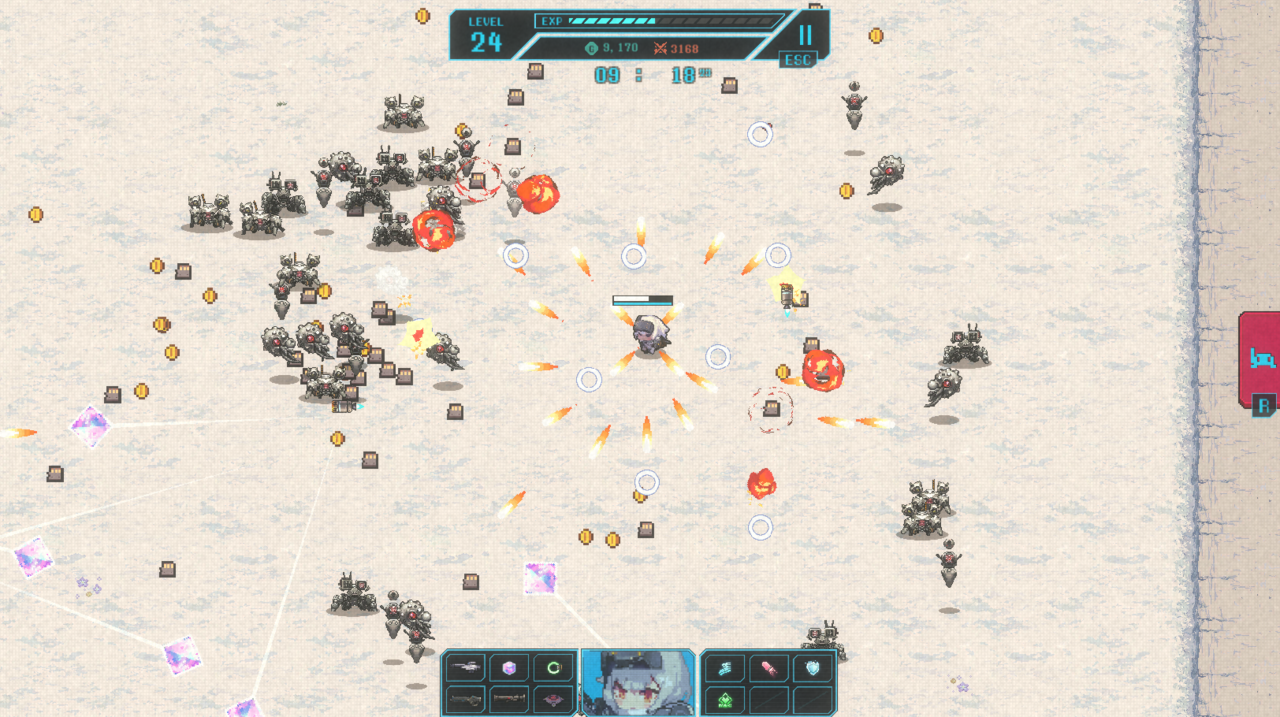Image resolution: width=1280 pixels, height=717 pixels.
Task: Select the red winged drone weapon slot
Action: [x=553, y=699]
